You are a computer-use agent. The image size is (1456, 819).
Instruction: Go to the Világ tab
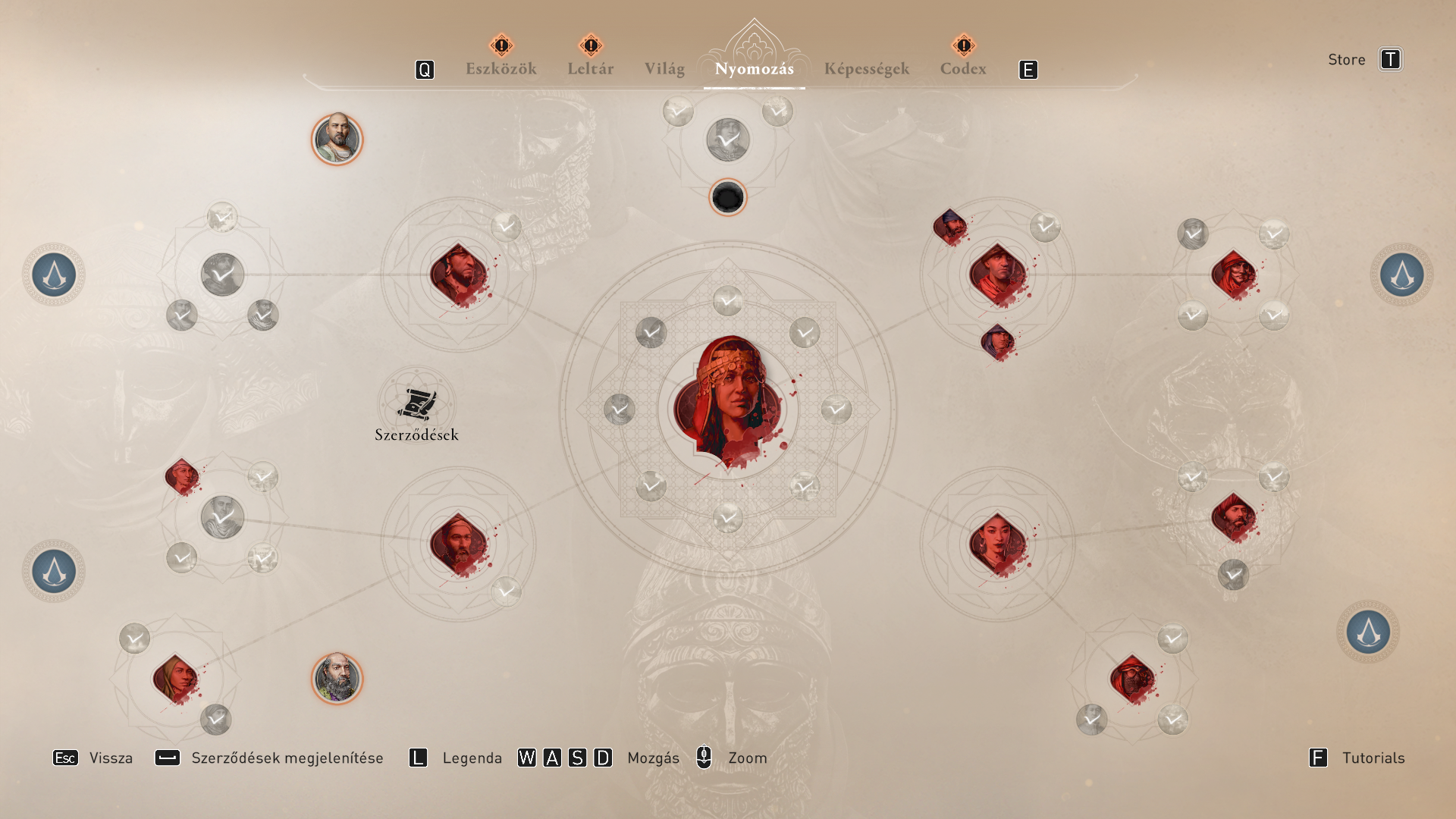coord(664,68)
